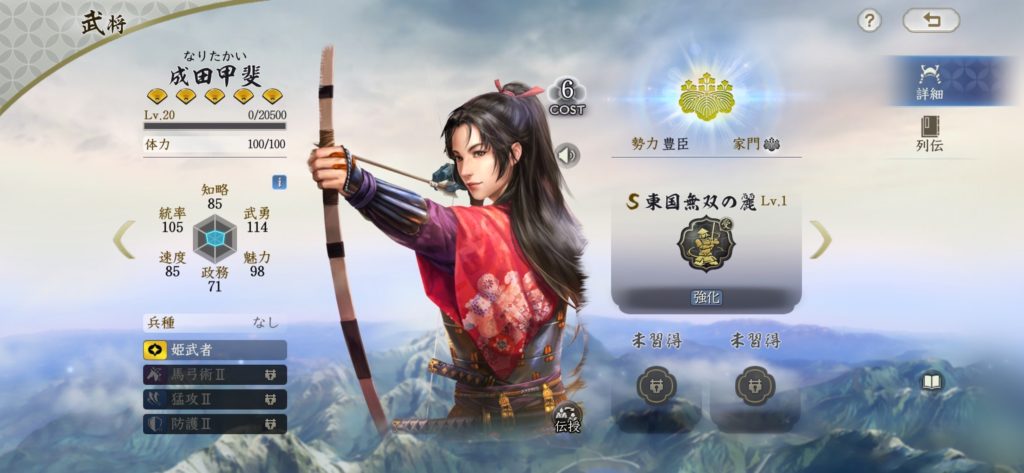Open the book icon at lower right
The width and height of the screenshot is (1024, 473).
click(932, 382)
